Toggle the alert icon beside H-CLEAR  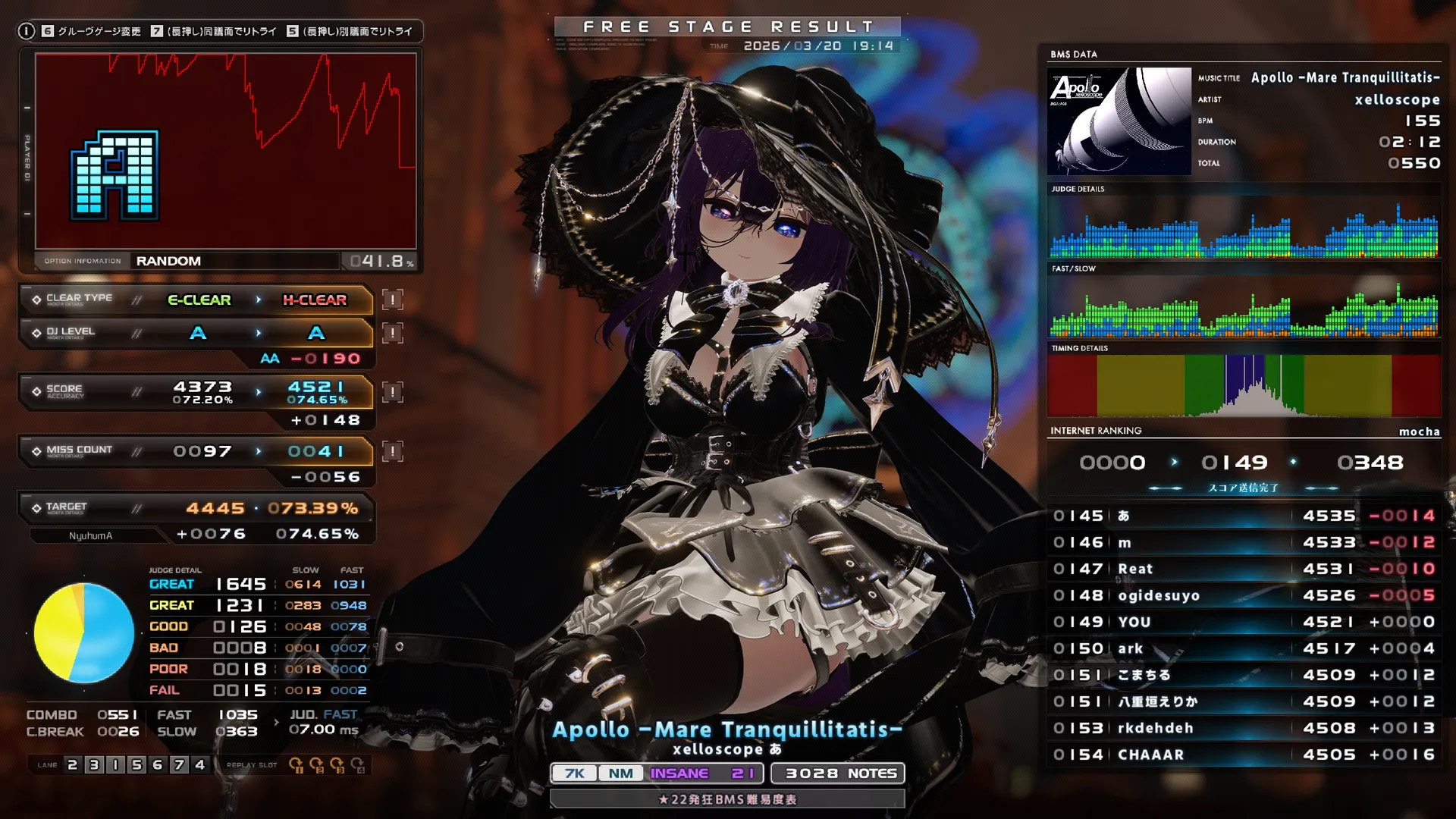391,300
